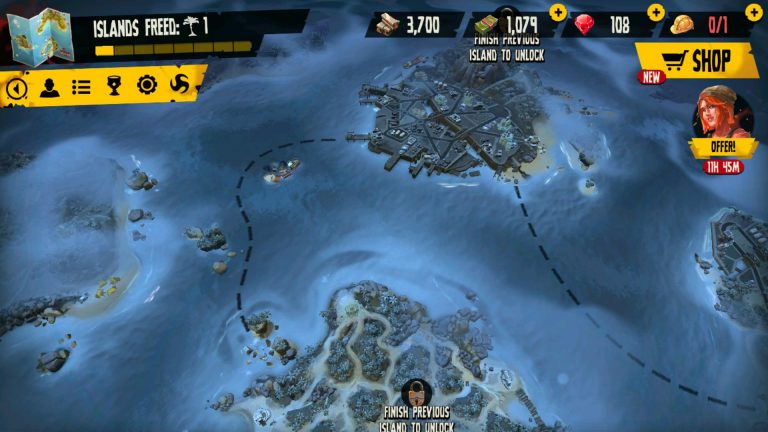The width and height of the screenshot is (768, 432).
Task: Open the Shop
Action: coord(697,61)
